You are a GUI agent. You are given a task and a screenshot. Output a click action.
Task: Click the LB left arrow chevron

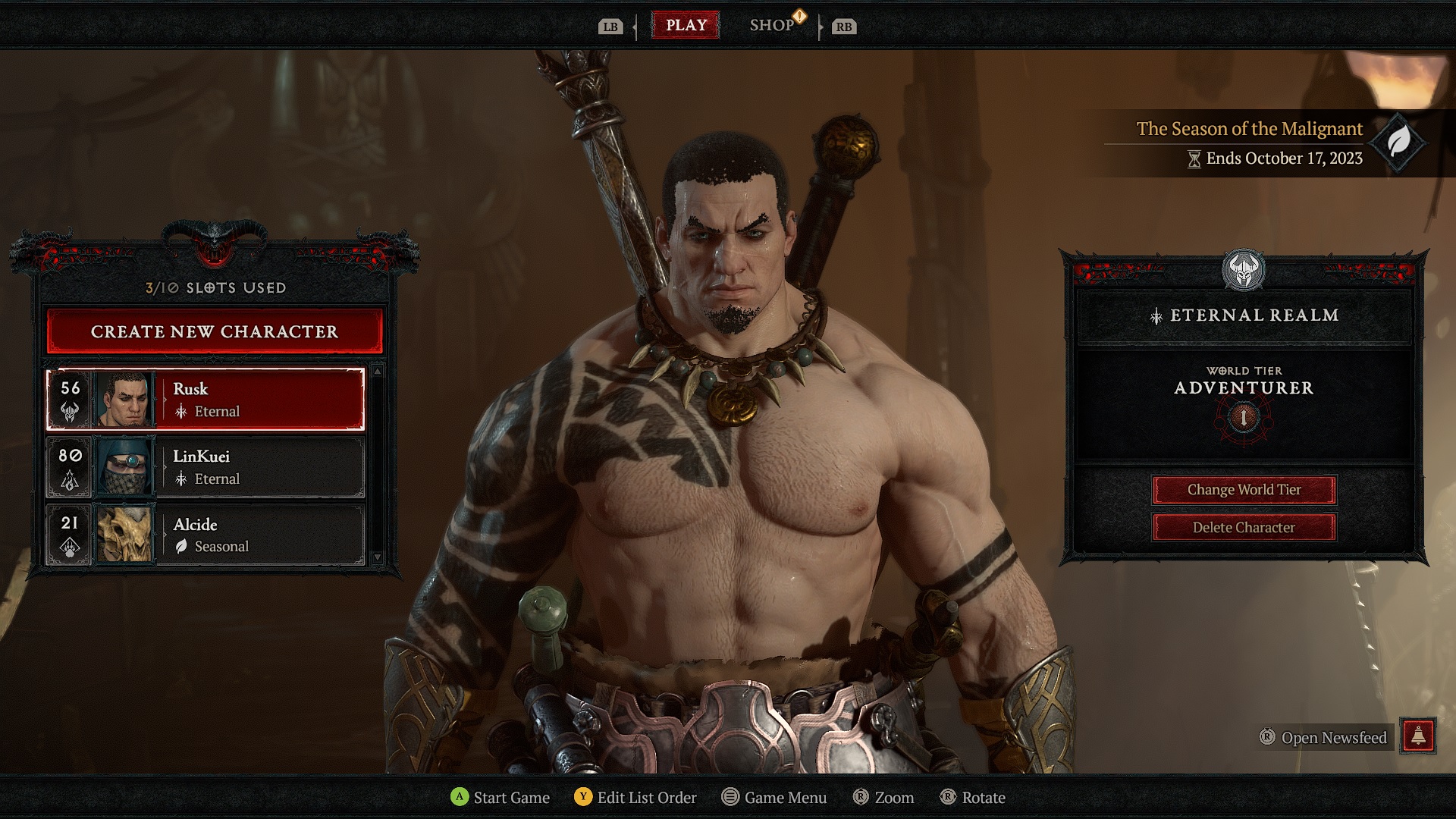coord(634,27)
